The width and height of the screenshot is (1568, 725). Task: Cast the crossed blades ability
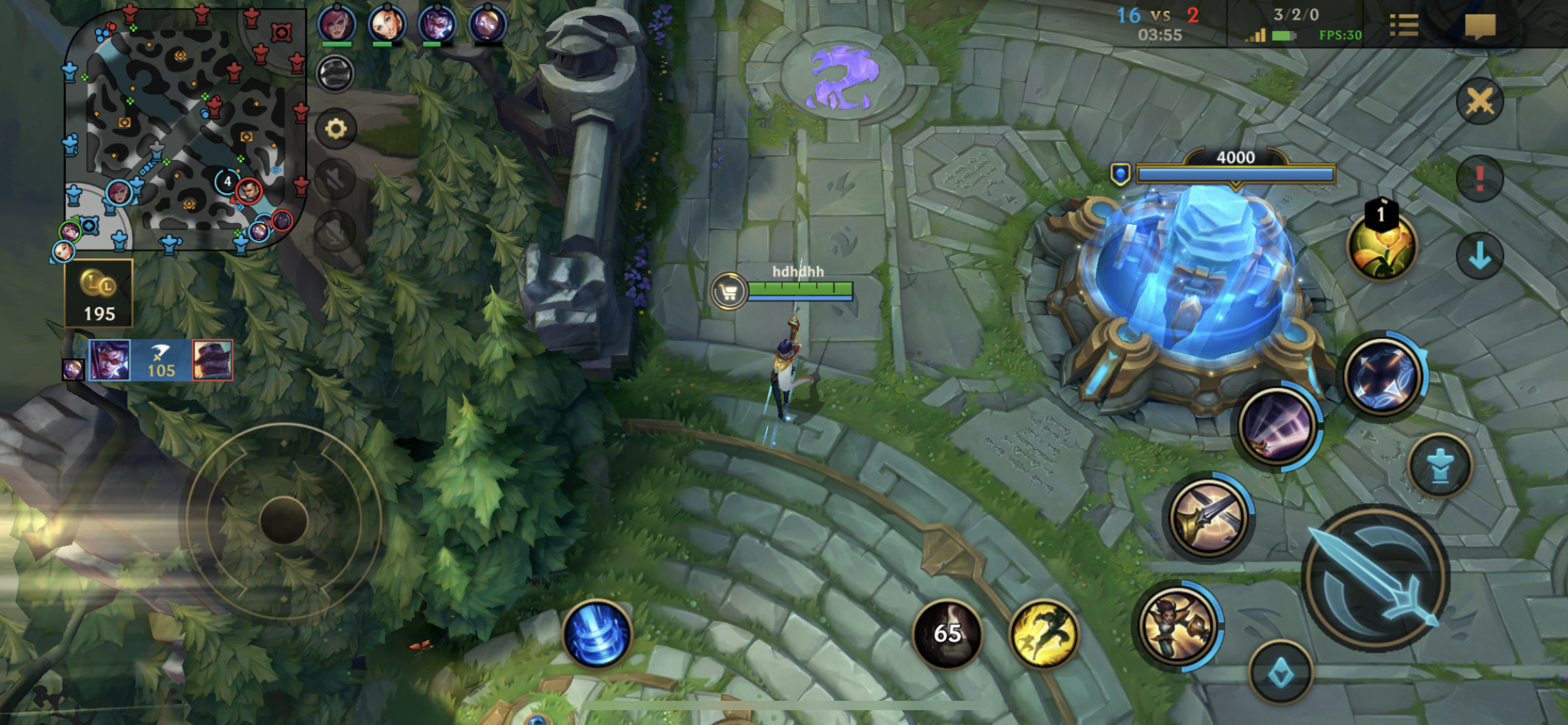pos(1208,516)
